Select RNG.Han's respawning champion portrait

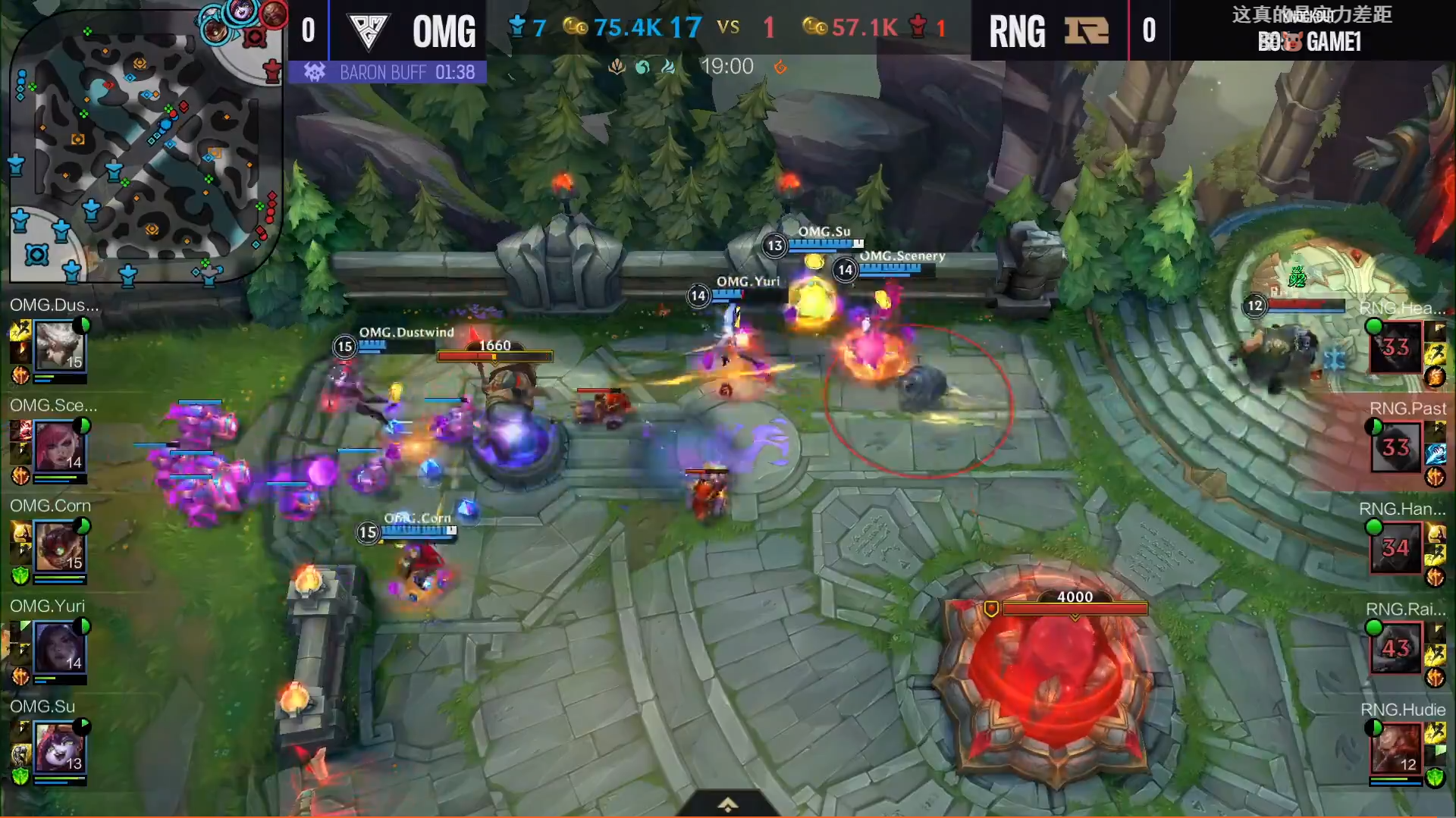pyautogui.click(x=1395, y=548)
